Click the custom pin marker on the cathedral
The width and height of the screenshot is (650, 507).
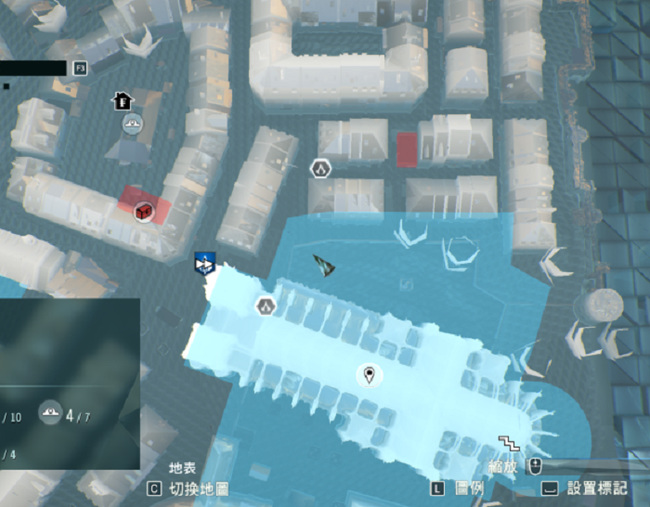pos(370,376)
